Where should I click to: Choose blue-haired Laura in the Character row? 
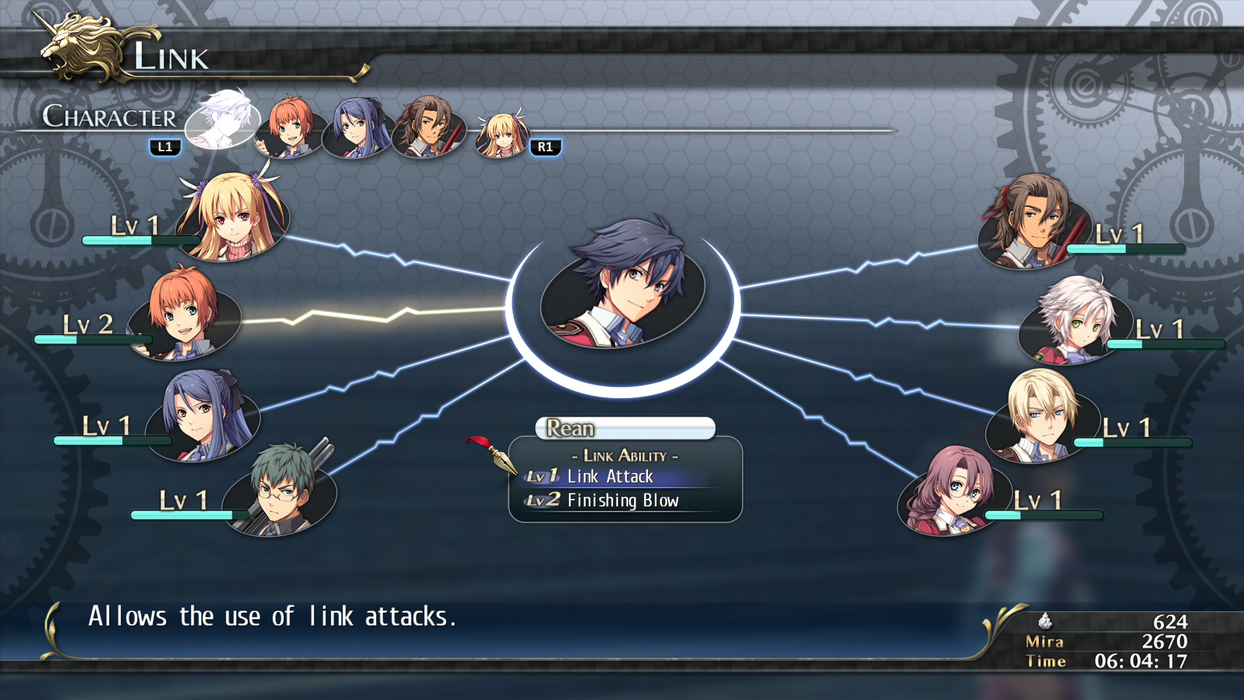click(357, 128)
